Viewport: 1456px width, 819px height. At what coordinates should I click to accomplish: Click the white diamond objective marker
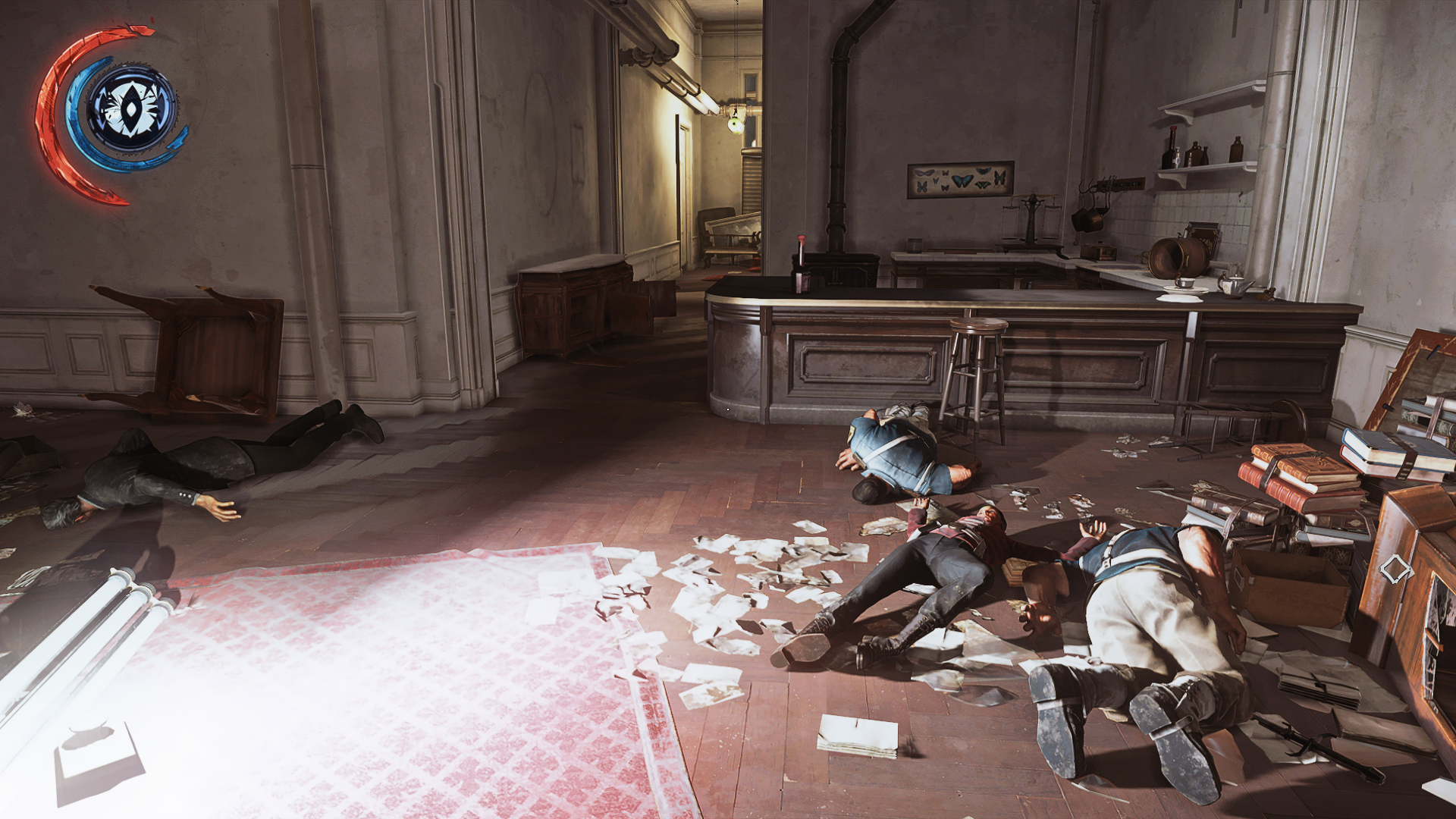pos(1394,568)
